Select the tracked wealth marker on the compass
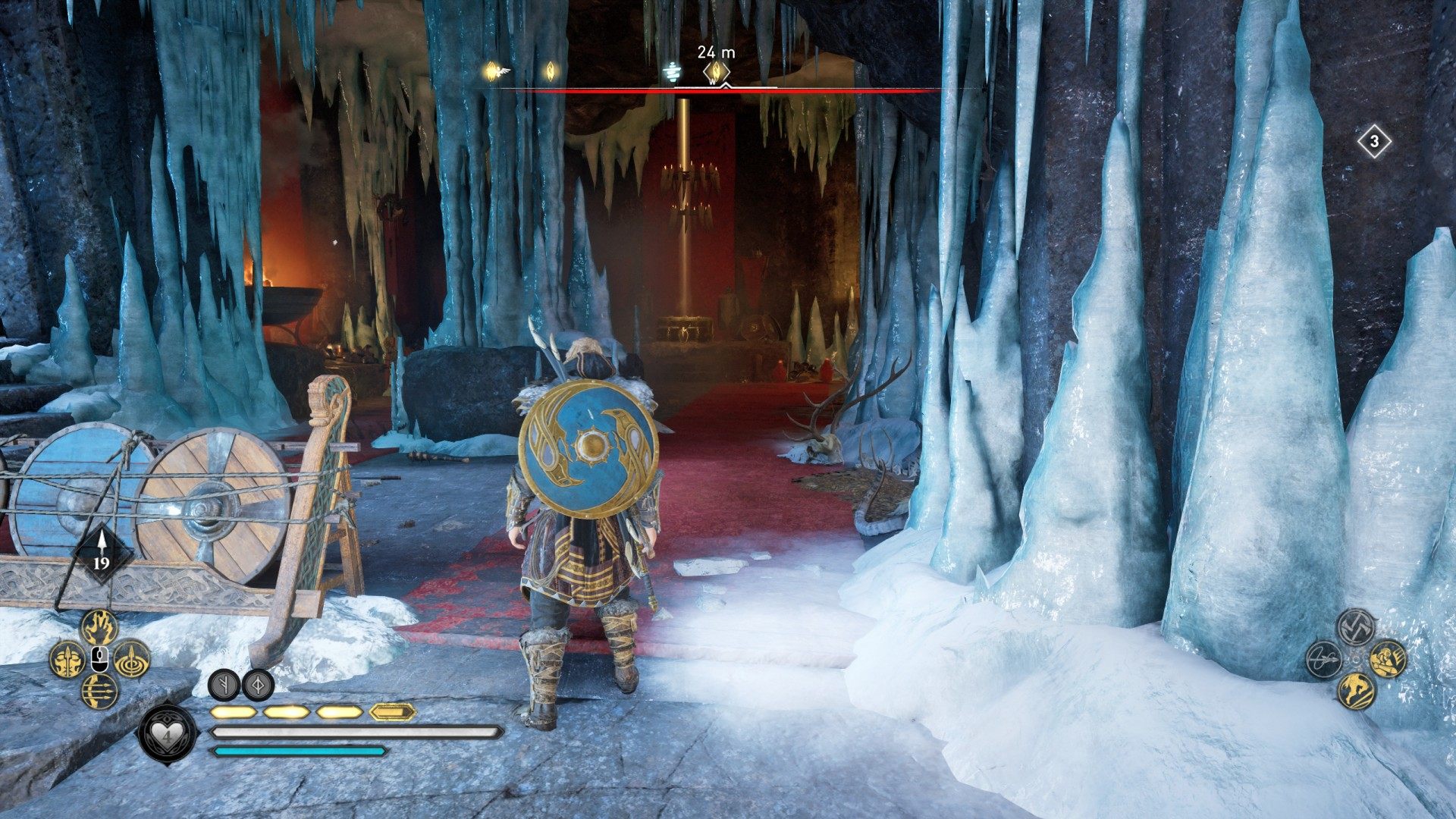 (714, 72)
